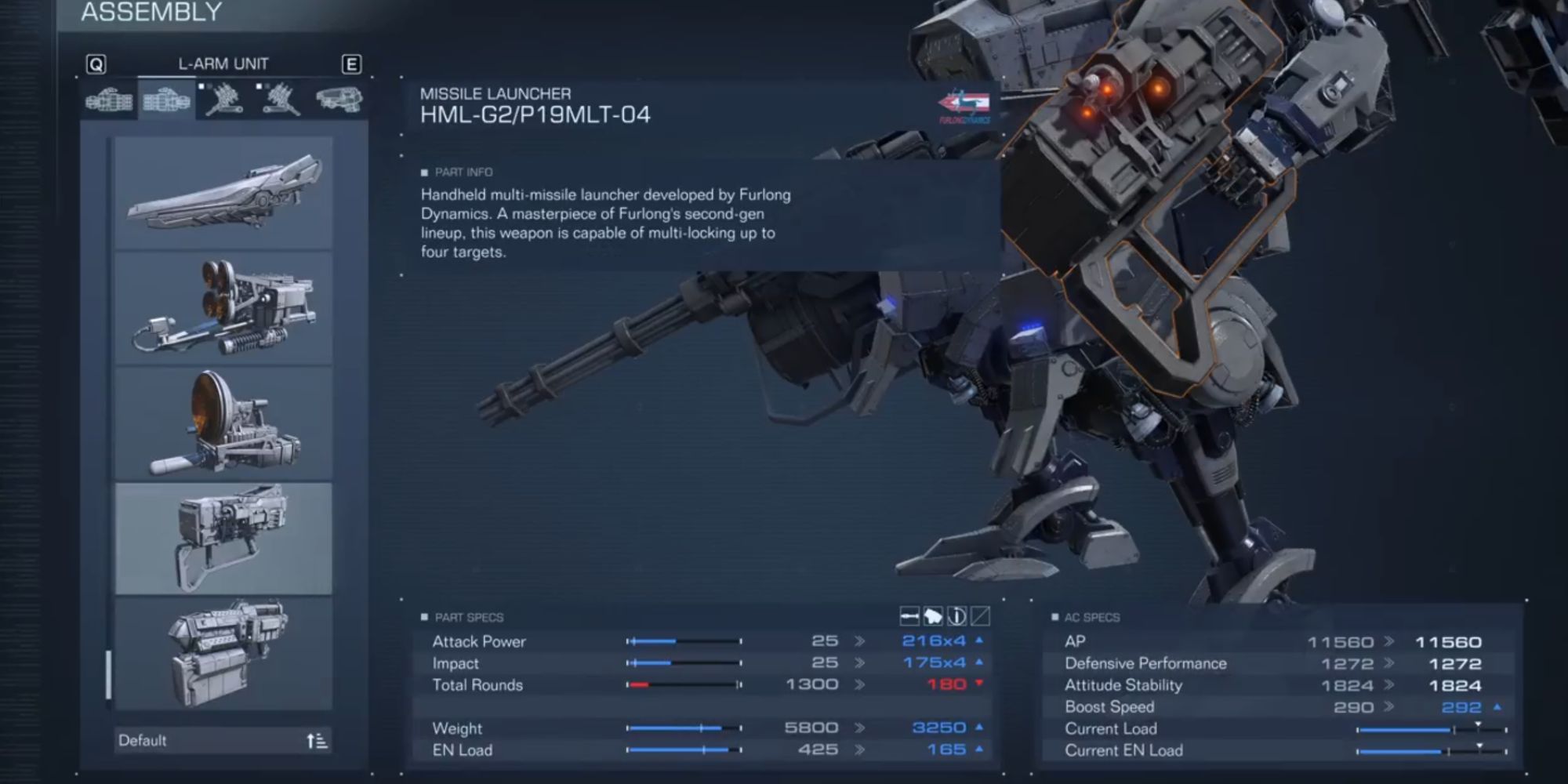Click the L-ARM UNIT tab label
The height and width of the screenshot is (784, 1568).
[222, 64]
